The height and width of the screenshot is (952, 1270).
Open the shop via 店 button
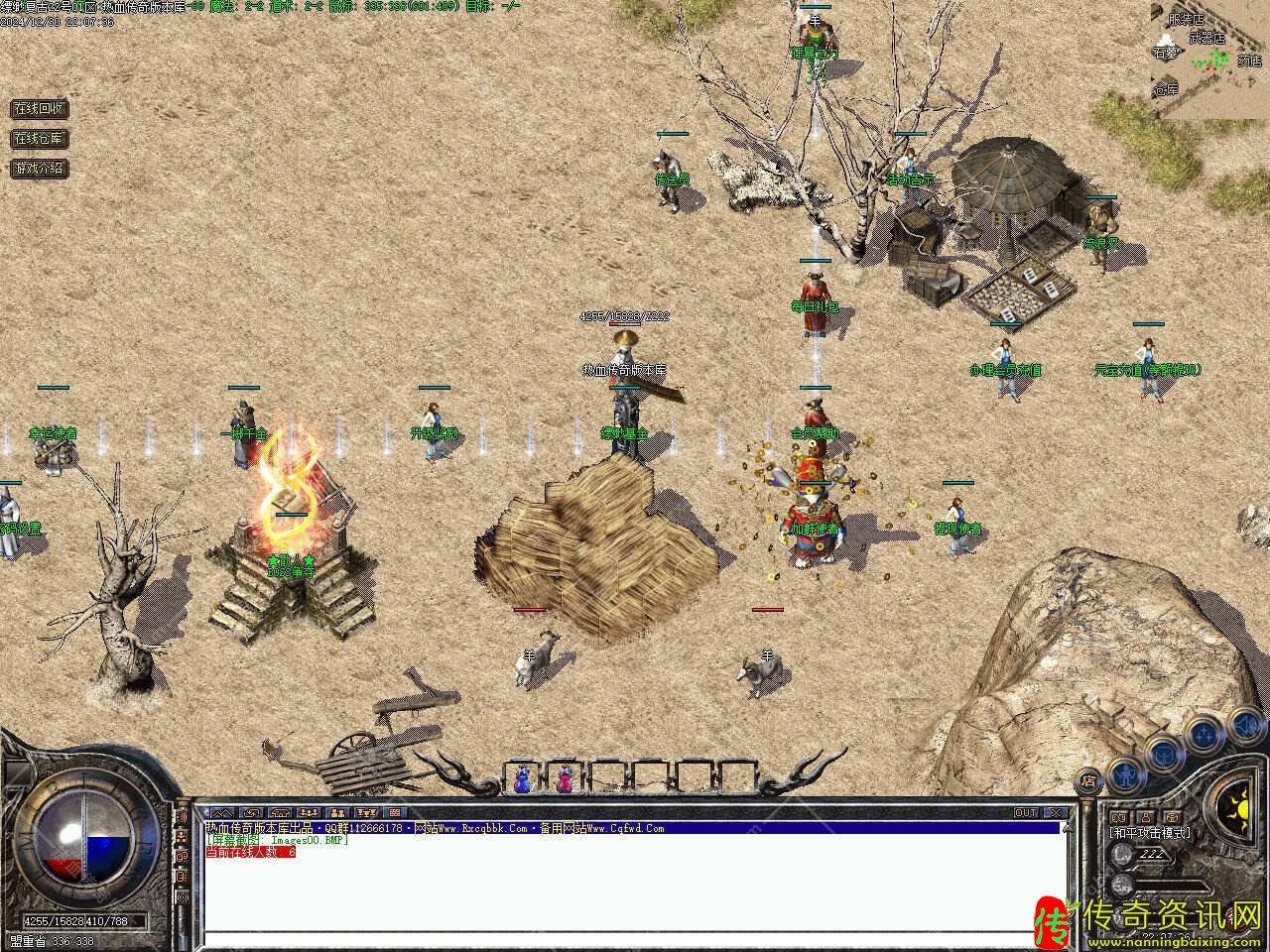coord(1089,778)
